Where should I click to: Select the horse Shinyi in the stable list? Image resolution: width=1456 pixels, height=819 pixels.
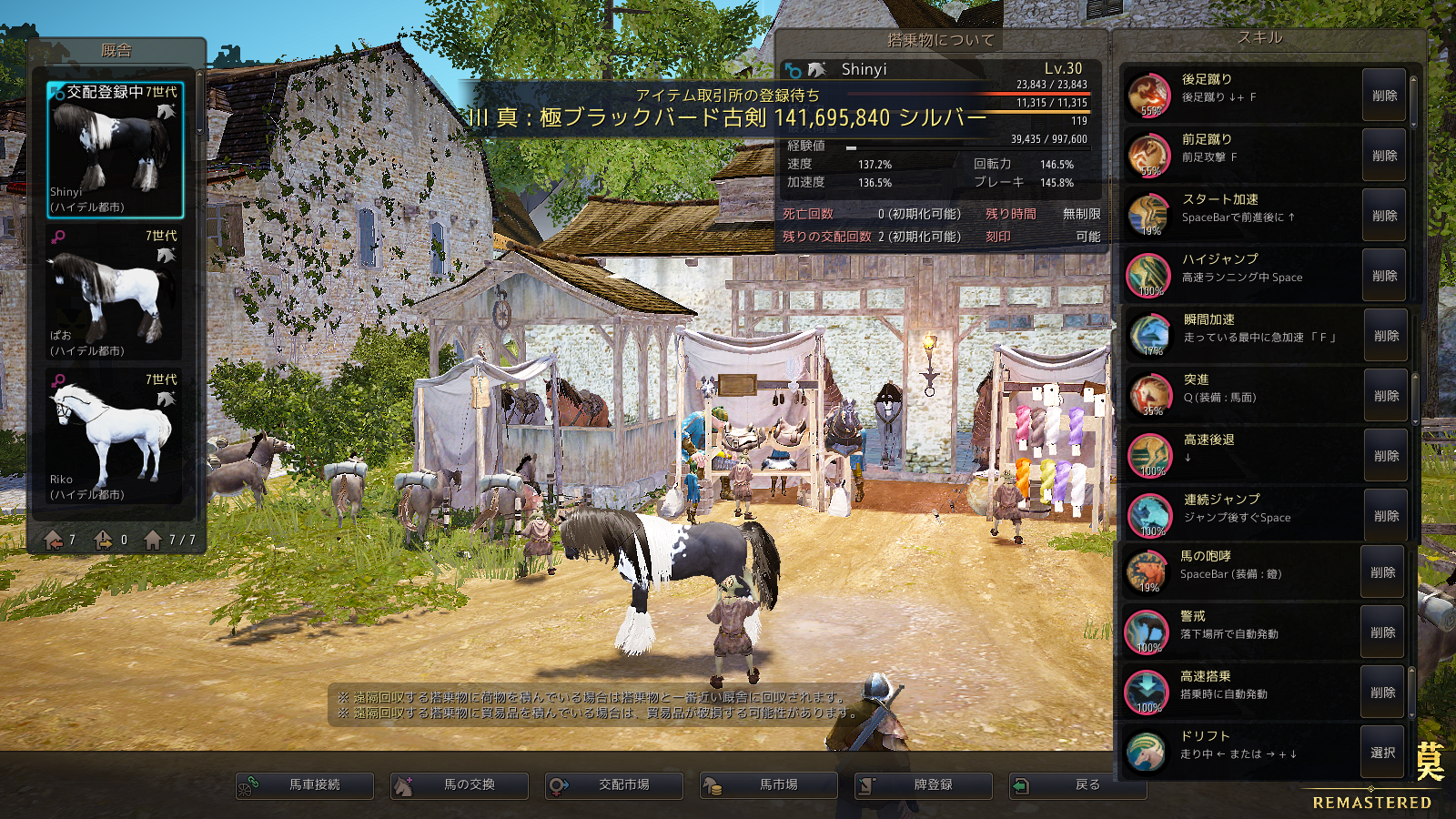[116, 150]
